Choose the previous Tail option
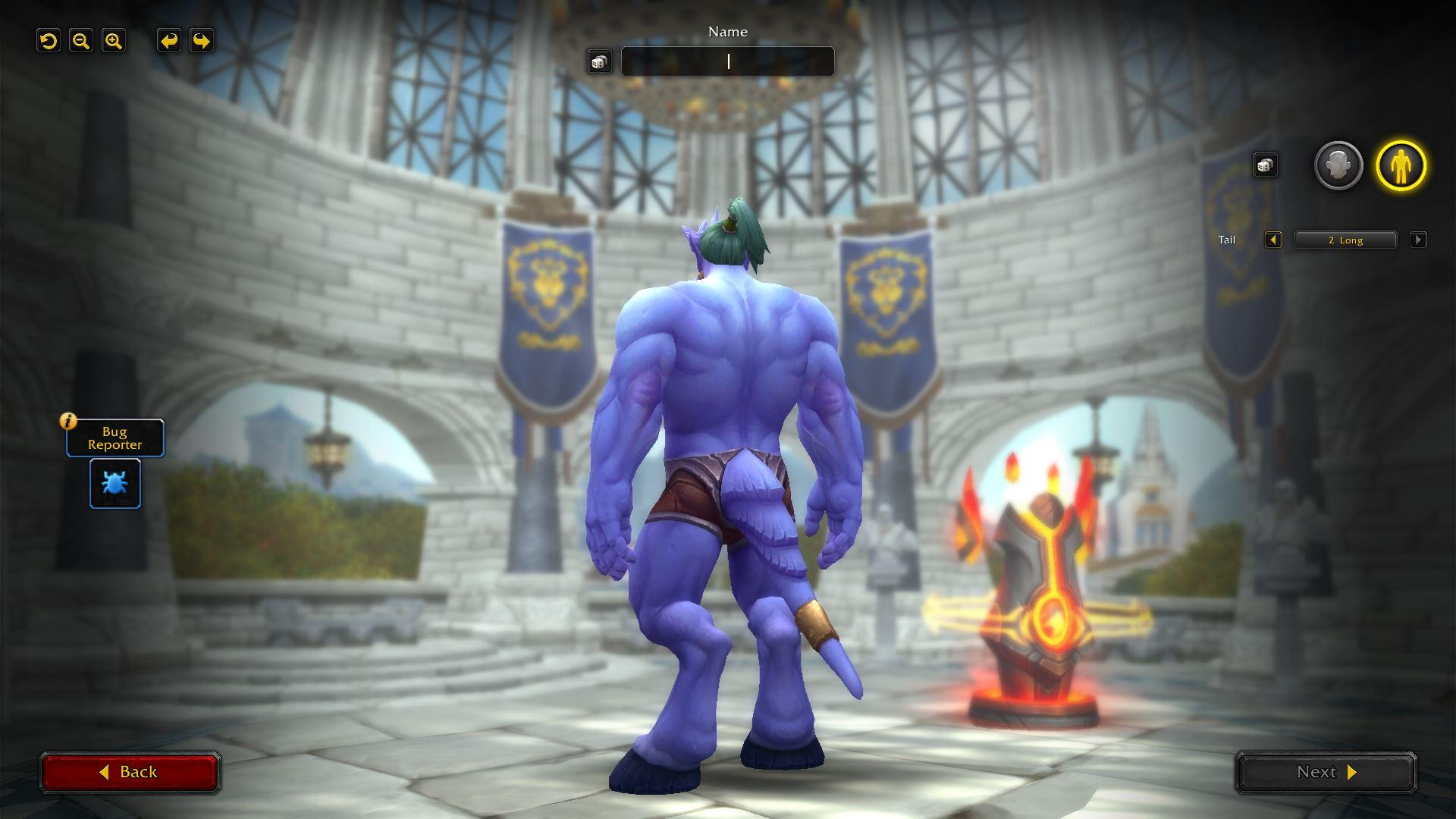This screenshot has width=1456, height=819. 1273,240
